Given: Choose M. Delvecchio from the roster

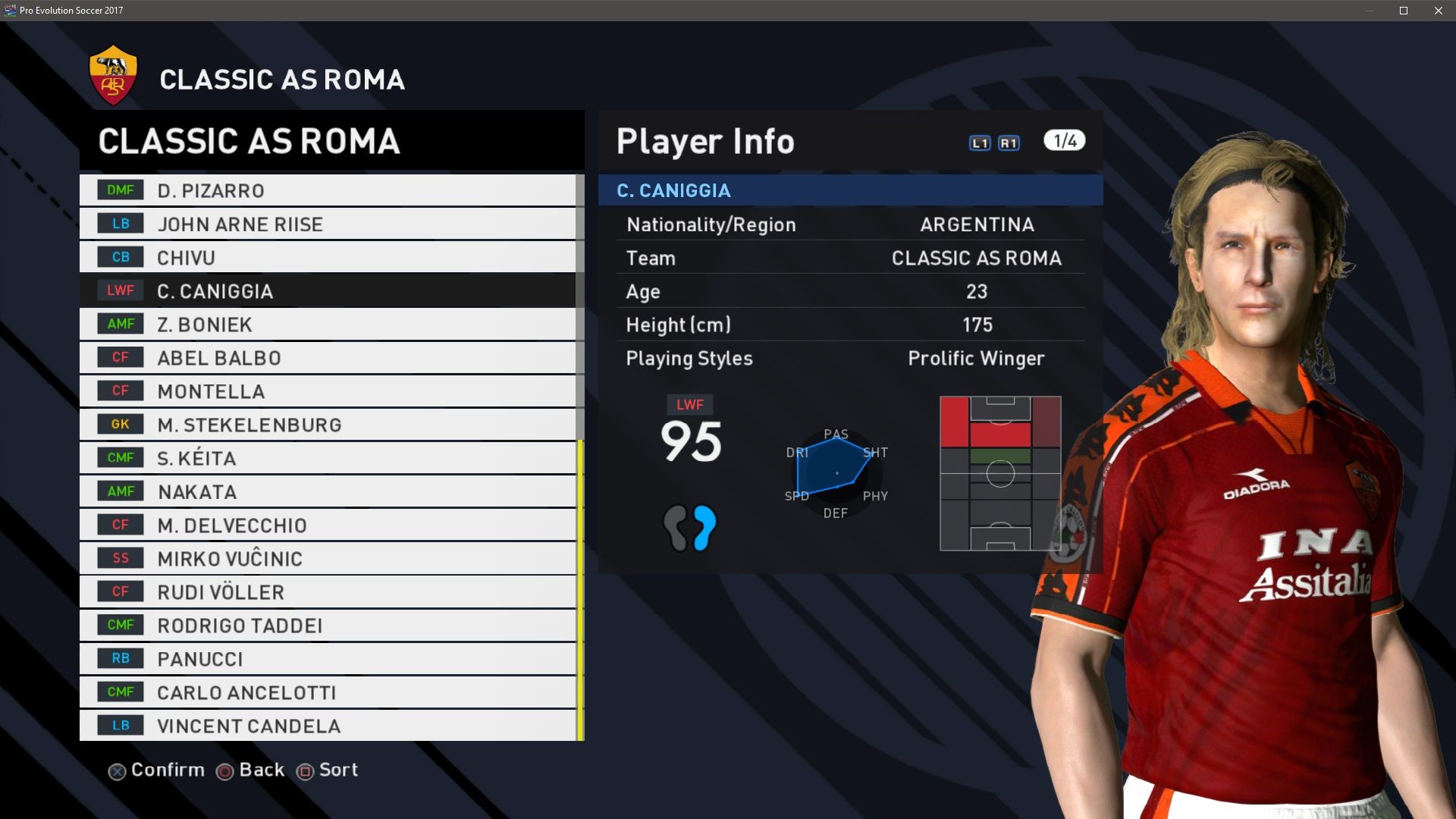Looking at the screenshot, I should coord(328,525).
